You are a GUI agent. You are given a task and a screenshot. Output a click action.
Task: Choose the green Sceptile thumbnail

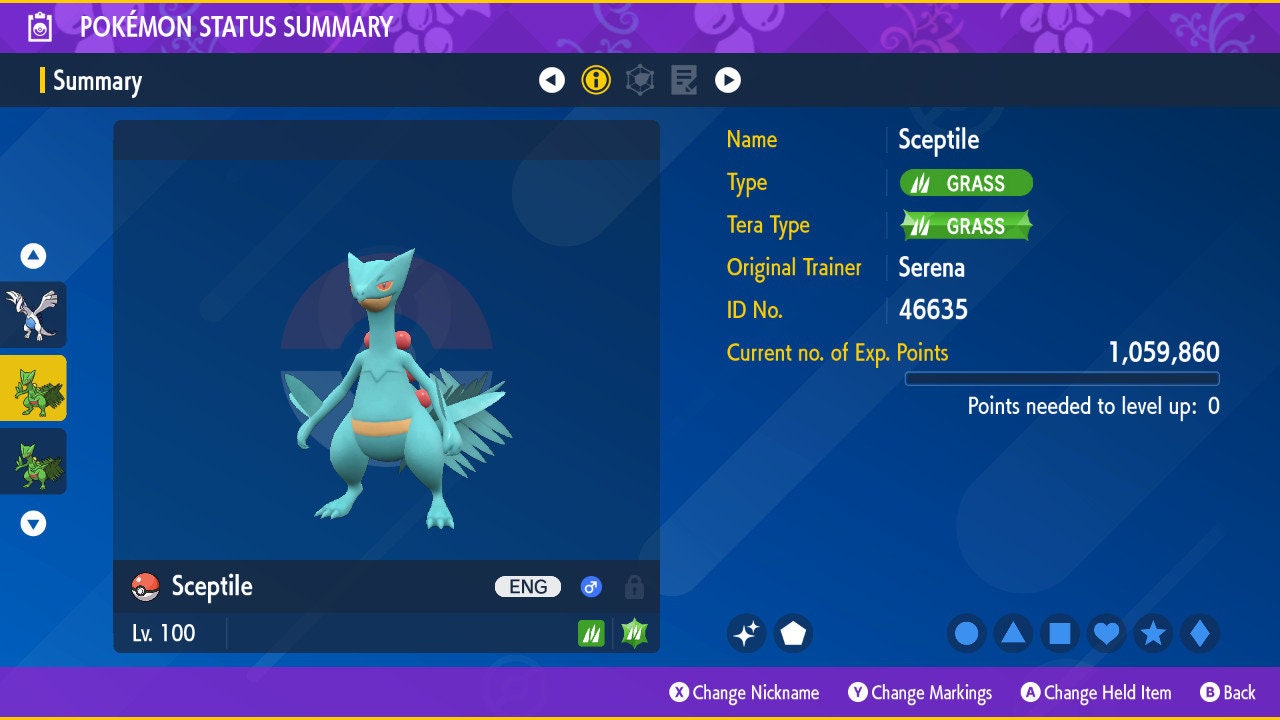[33, 461]
